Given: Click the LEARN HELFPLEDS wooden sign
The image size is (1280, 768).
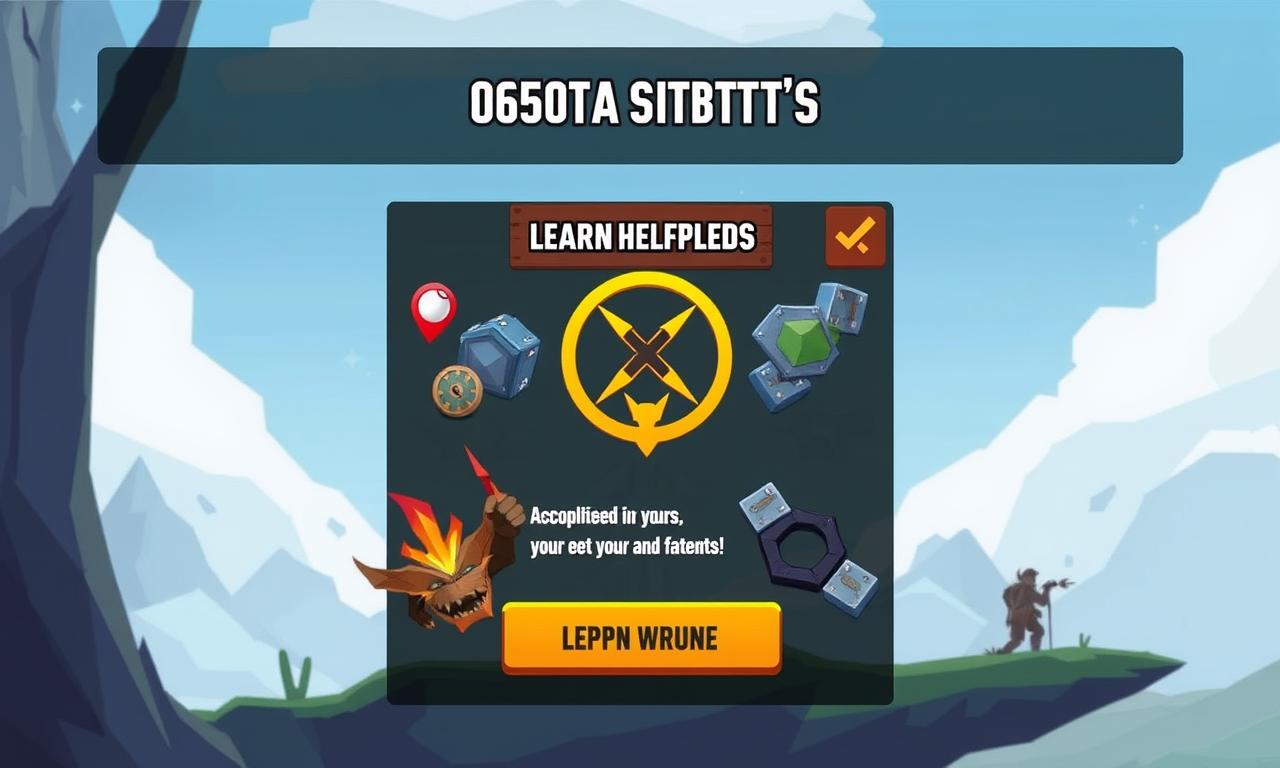Looking at the screenshot, I should [641, 237].
